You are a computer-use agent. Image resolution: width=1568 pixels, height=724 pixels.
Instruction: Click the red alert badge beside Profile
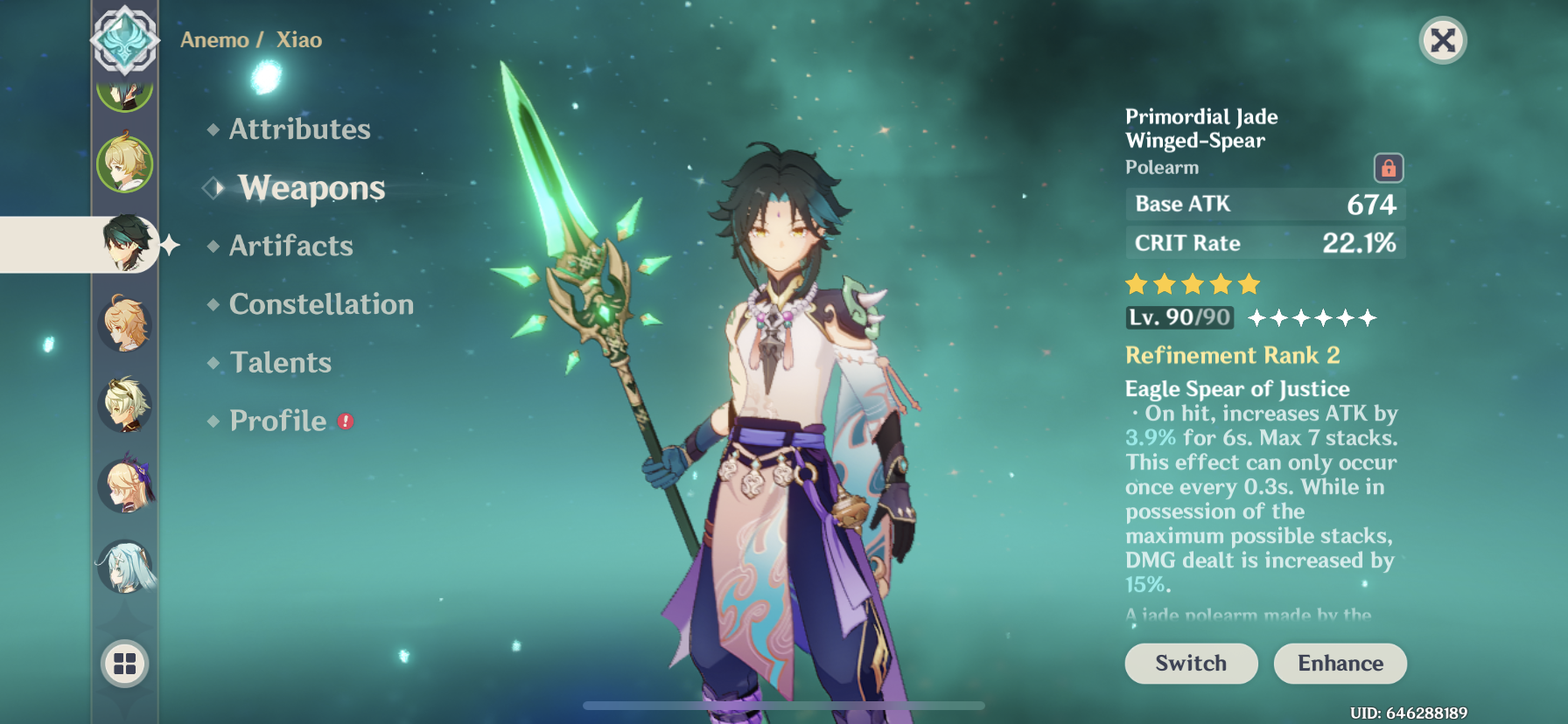[345, 421]
